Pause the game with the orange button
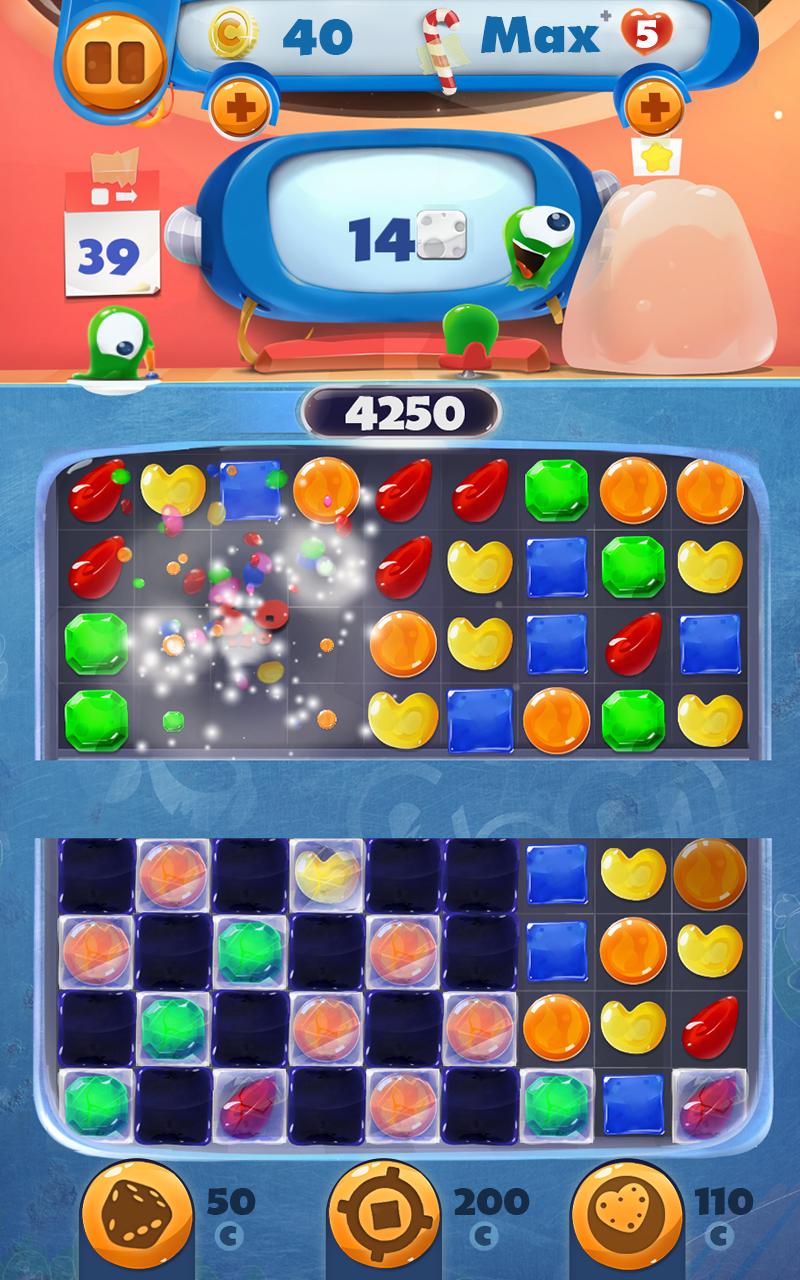The width and height of the screenshot is (800, 1280). coord(114,58)
